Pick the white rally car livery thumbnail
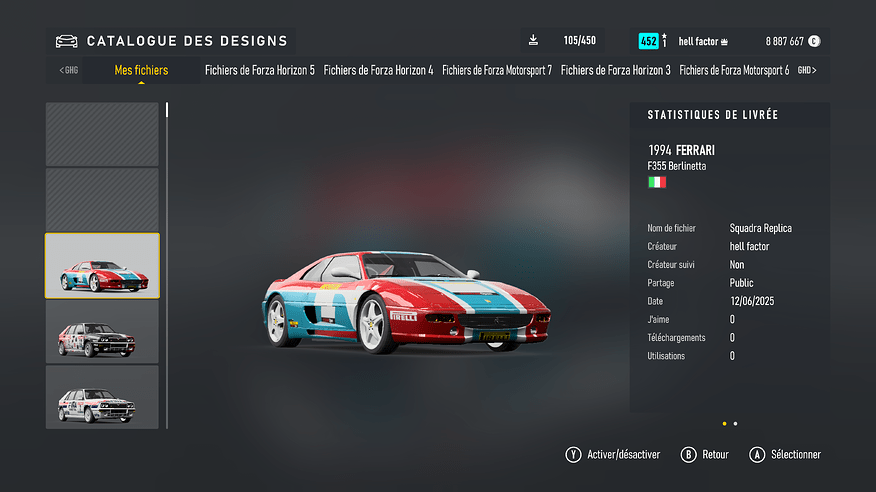 102,397
